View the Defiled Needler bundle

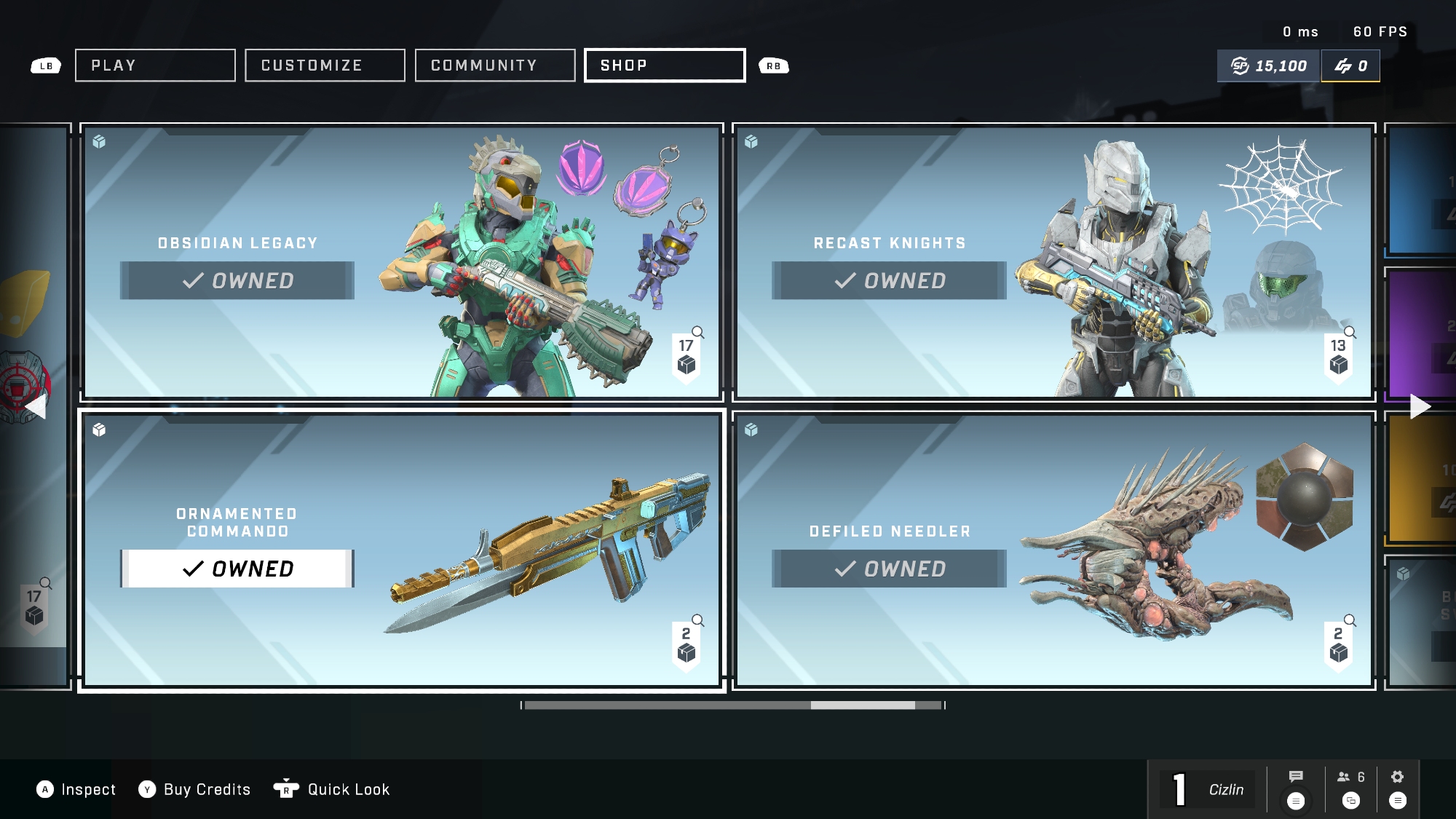[1053, 550]
